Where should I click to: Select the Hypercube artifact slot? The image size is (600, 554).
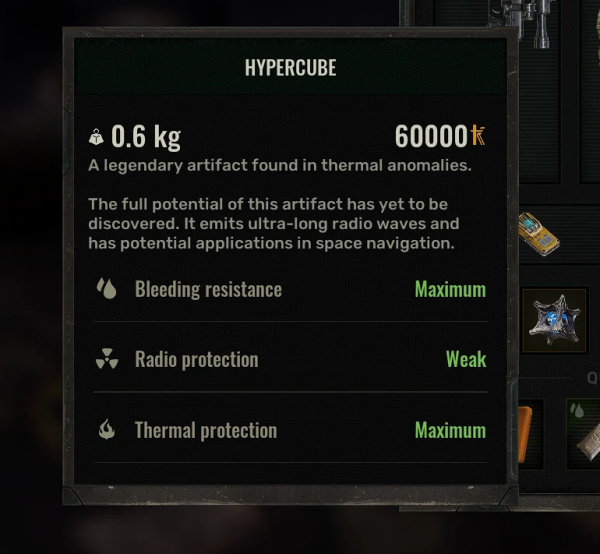click(x=554, y=320)
